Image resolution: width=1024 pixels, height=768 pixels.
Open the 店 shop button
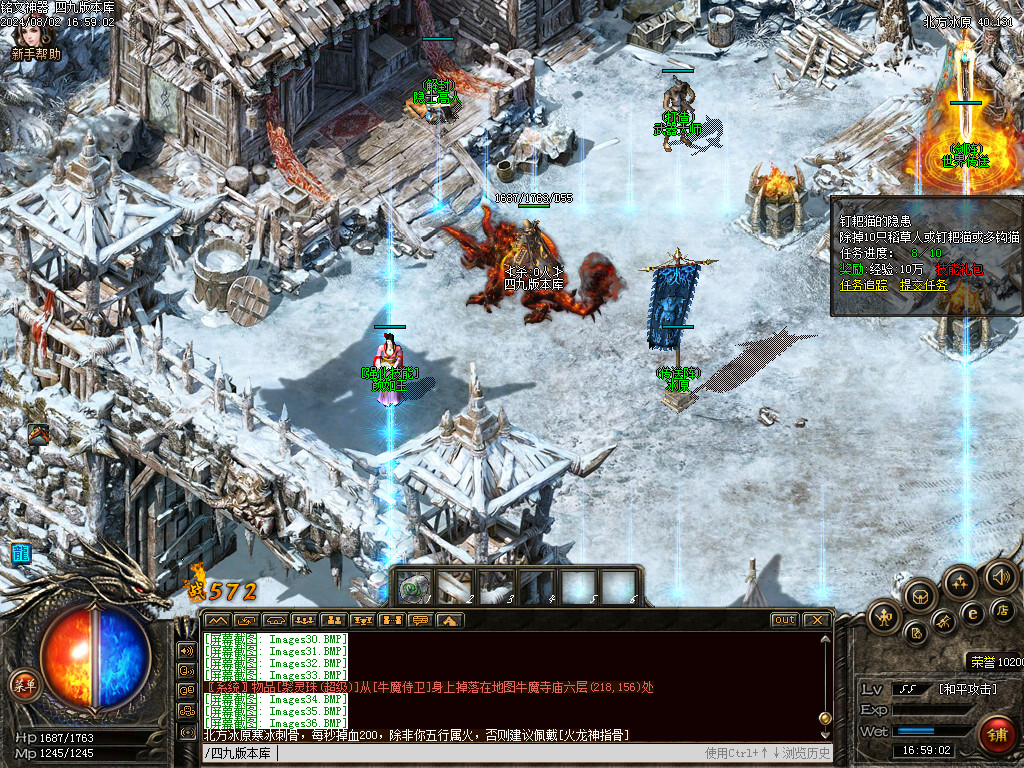click(1003, 609)
